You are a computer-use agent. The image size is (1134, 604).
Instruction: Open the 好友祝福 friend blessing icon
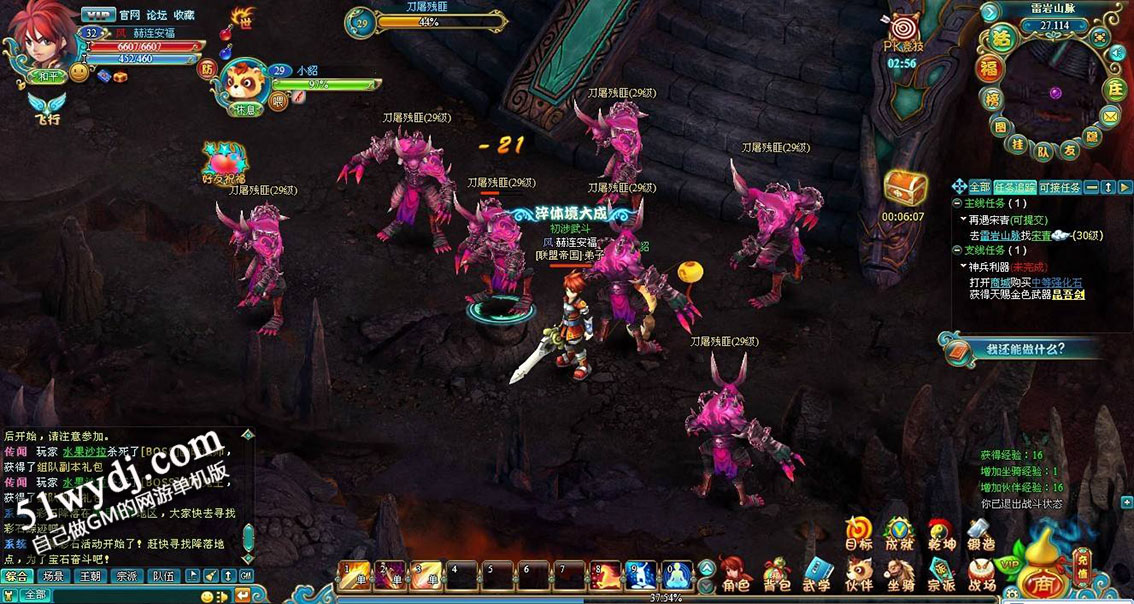224,161
